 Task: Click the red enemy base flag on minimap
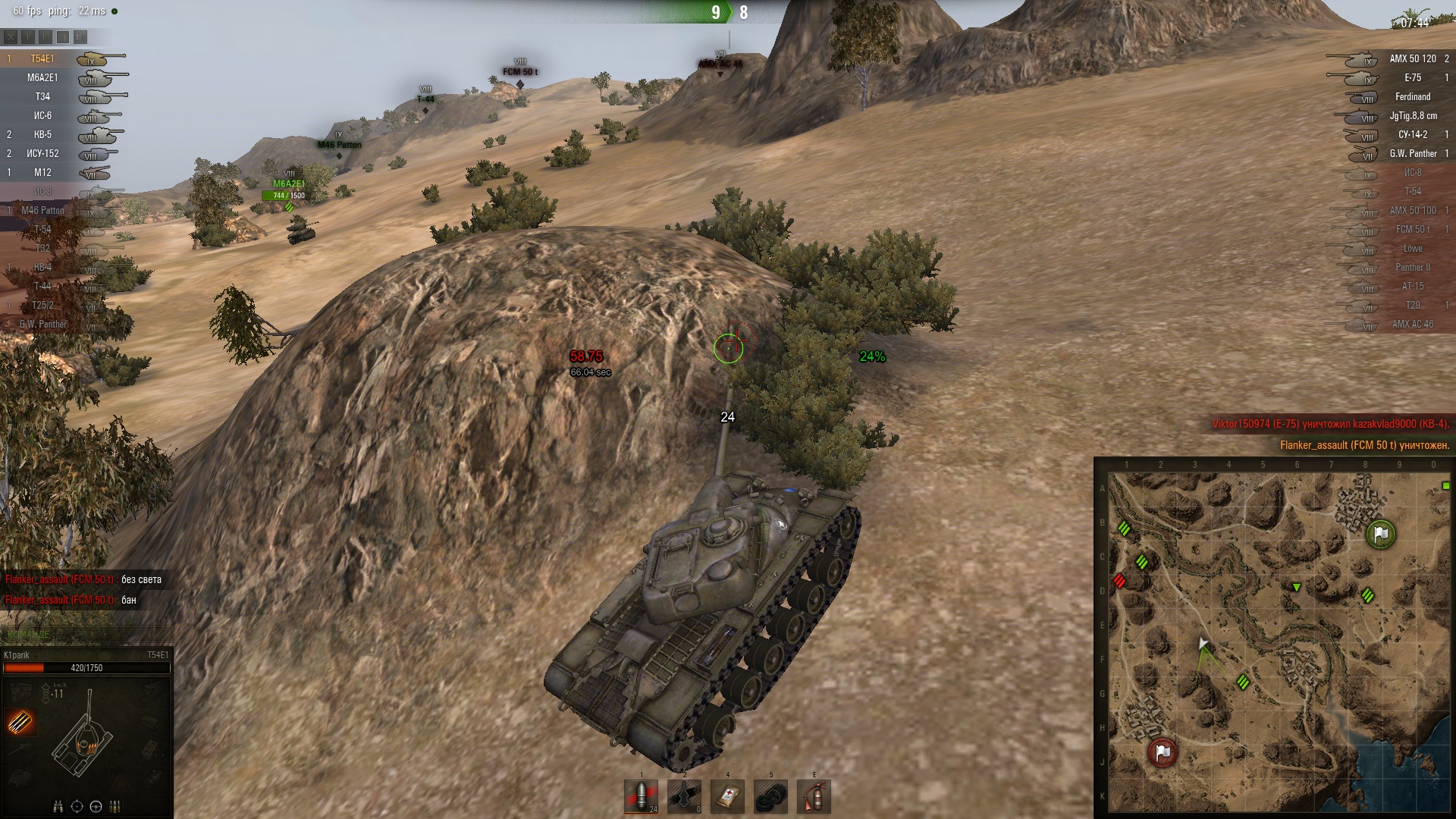[1163, 752]
